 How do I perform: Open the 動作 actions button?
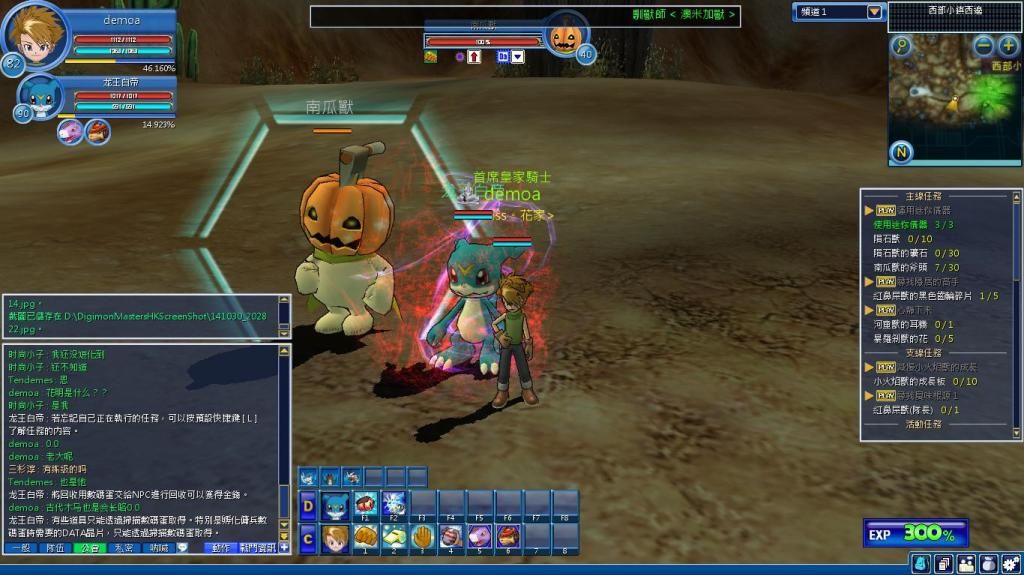tap(220, 548)
